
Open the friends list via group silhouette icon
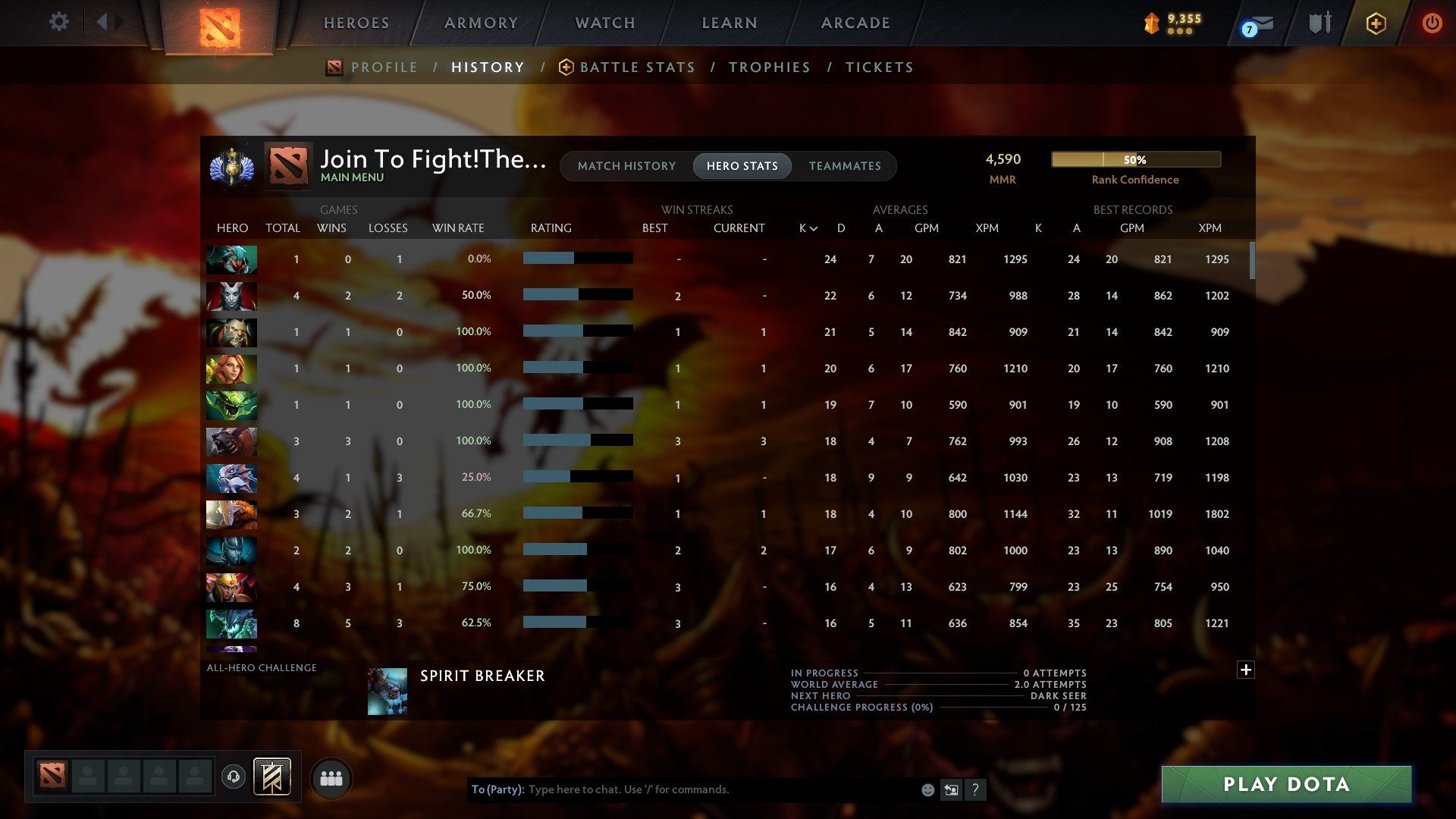pos(330,777)
